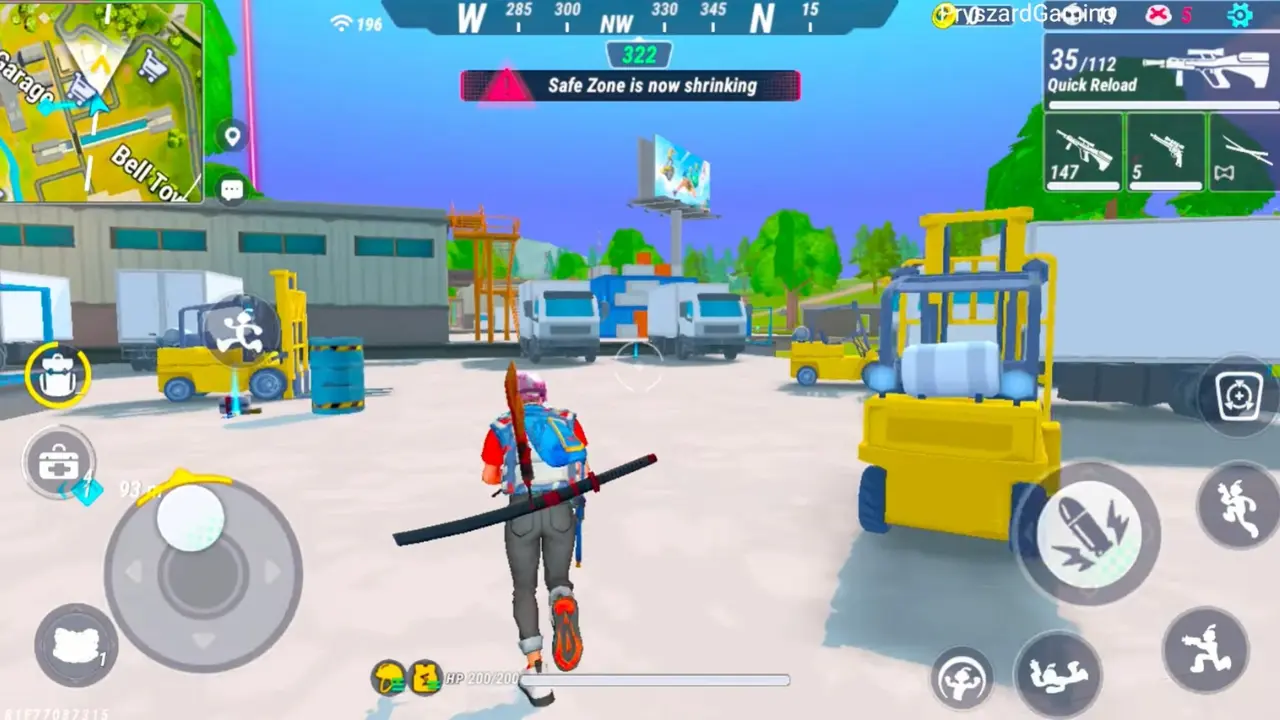The image size is (1280, 720).
Task: Switch to the pistol weapon slot
Action: (1165, 150)
